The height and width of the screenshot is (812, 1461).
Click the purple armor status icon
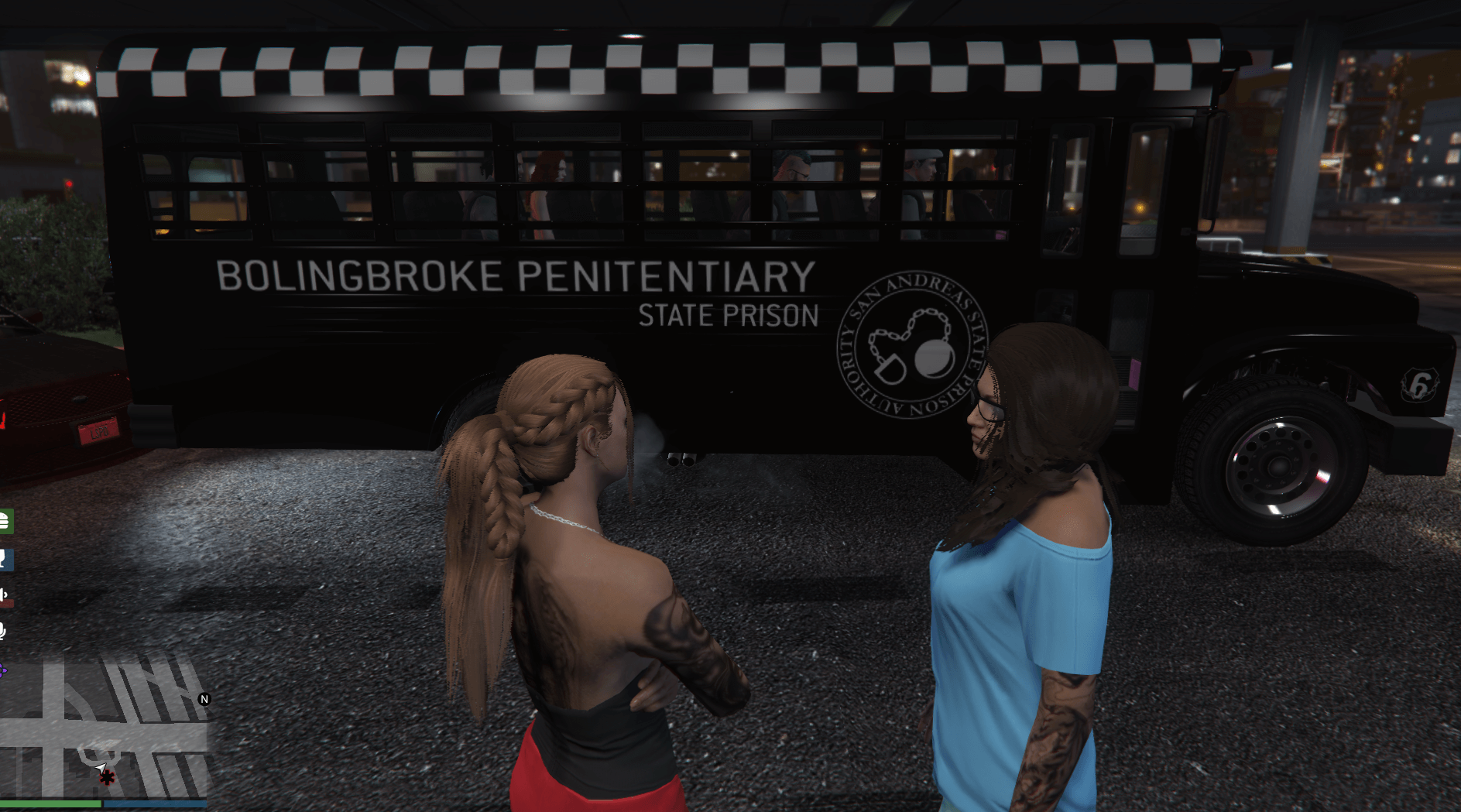(4, 668)
